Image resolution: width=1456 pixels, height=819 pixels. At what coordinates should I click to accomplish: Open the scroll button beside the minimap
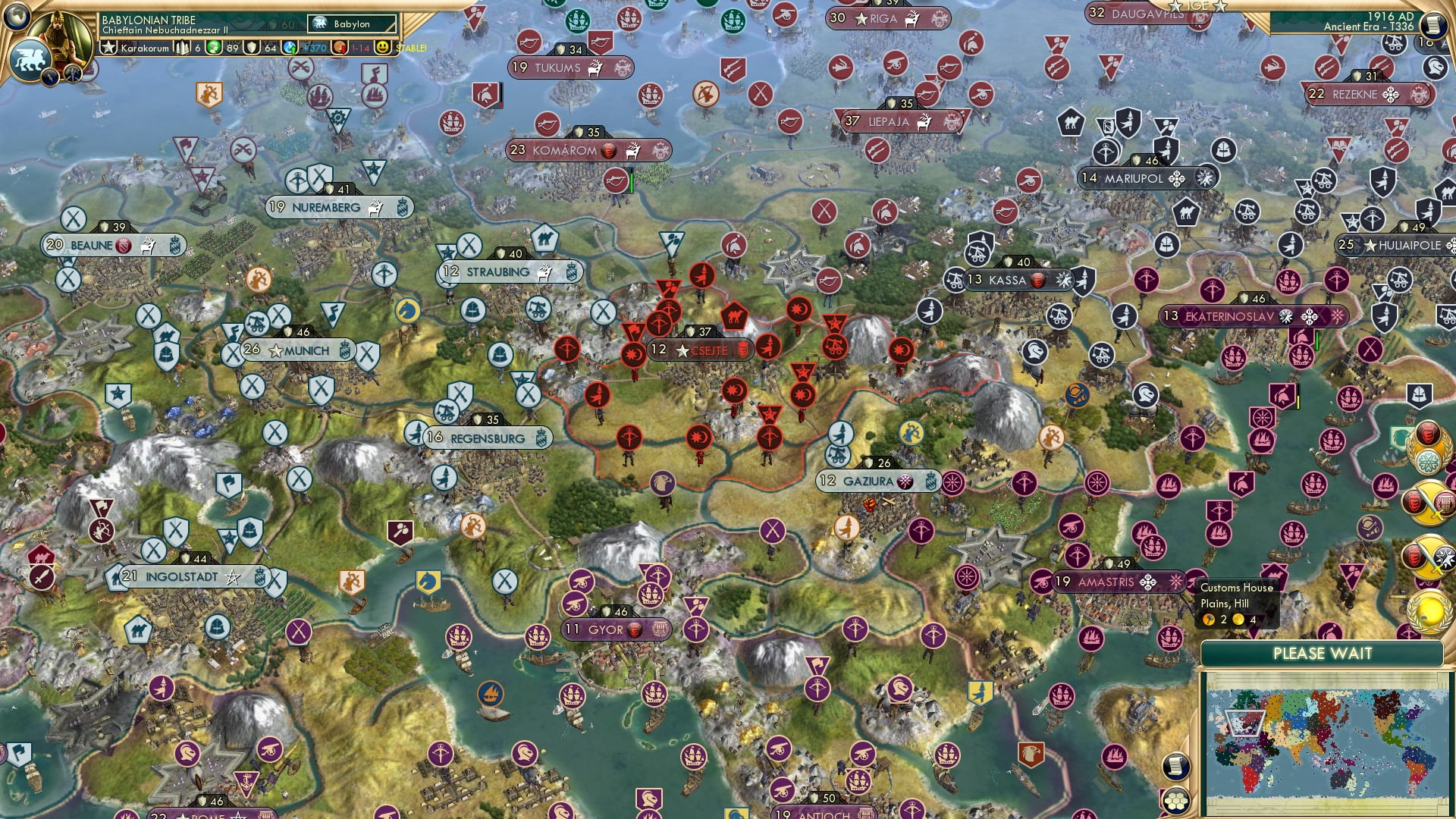(x=1174, y=766)
